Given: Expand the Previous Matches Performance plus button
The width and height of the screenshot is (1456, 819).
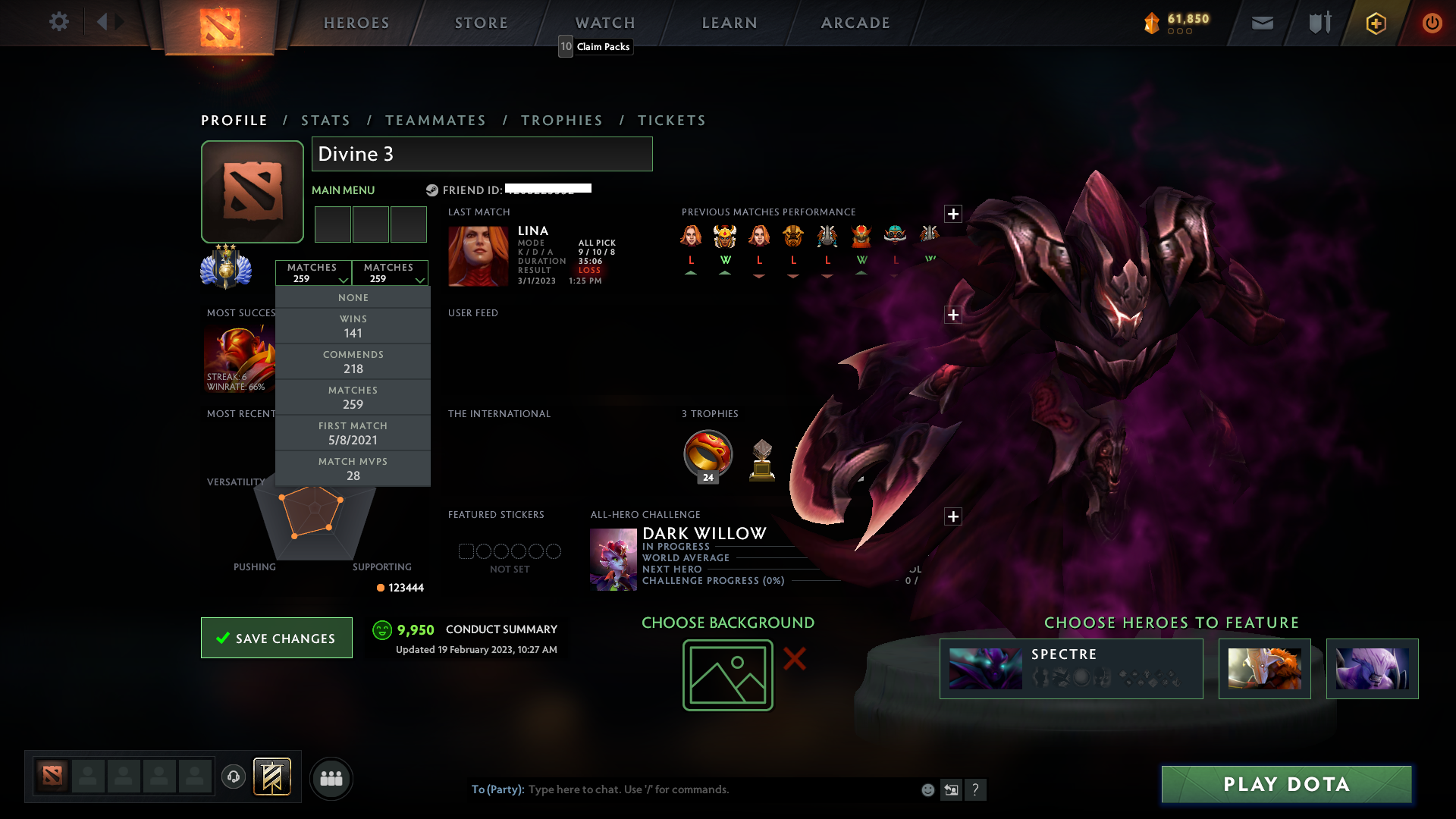Looking at the screenshot, I should tap(953, 214).
